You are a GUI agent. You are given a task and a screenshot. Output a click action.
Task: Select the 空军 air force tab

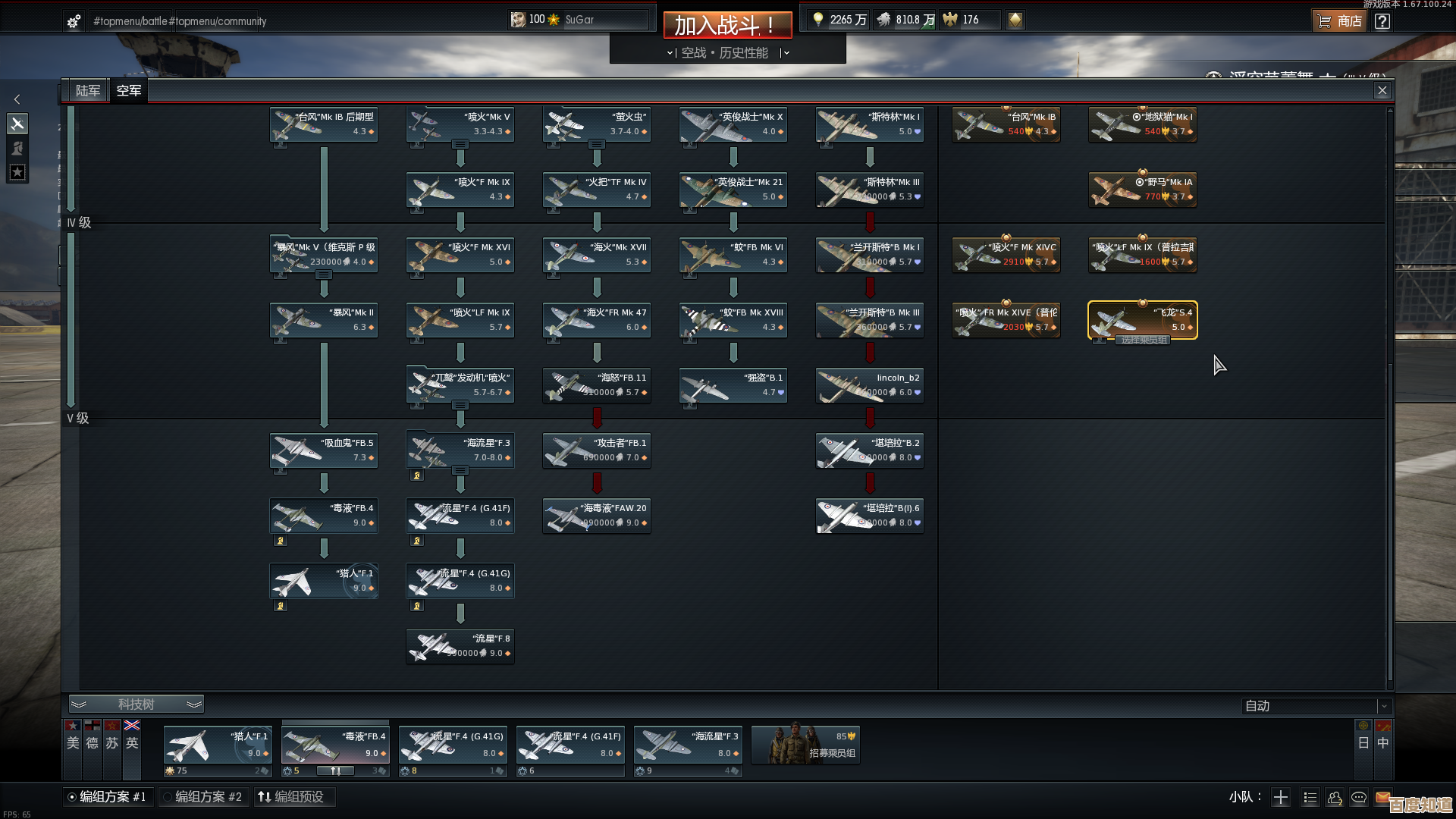(x=129, y=91)
